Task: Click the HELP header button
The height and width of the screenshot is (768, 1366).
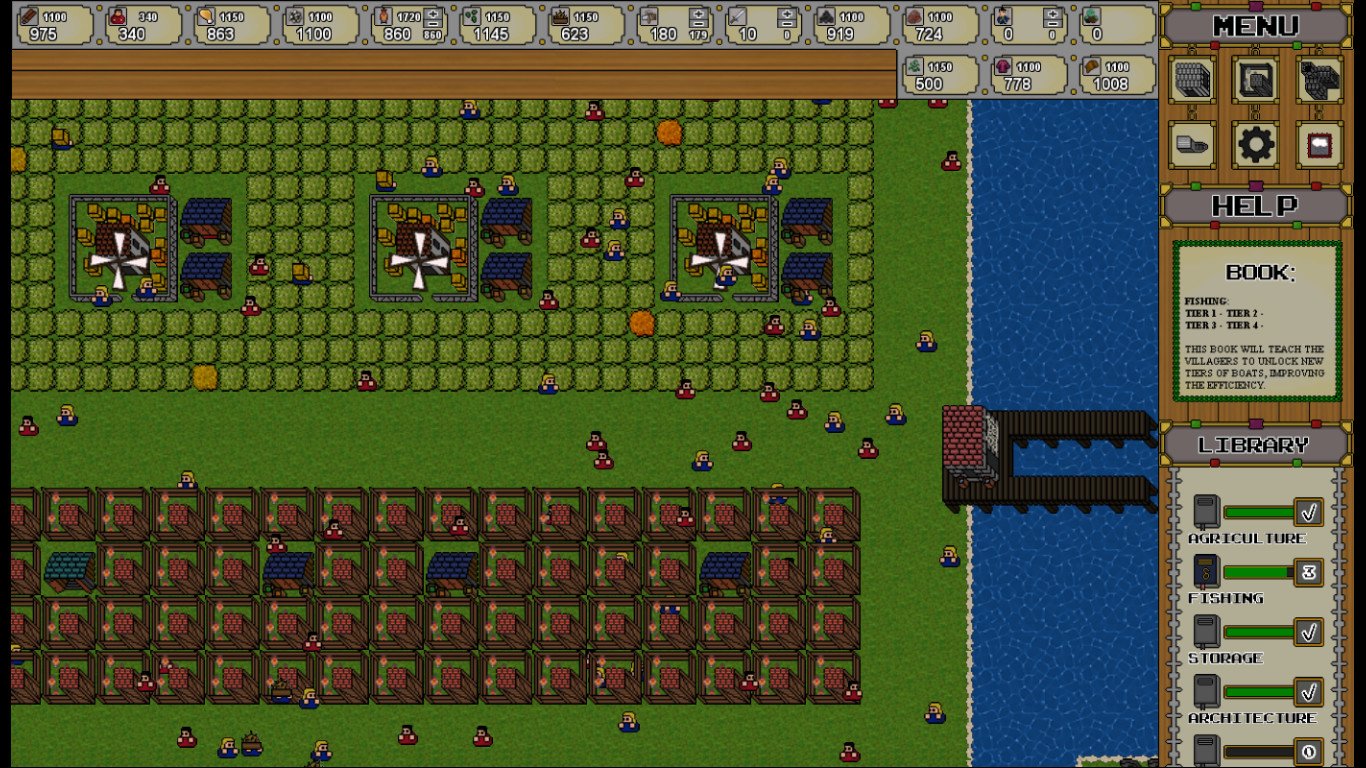Action: tap(1256, 206)
